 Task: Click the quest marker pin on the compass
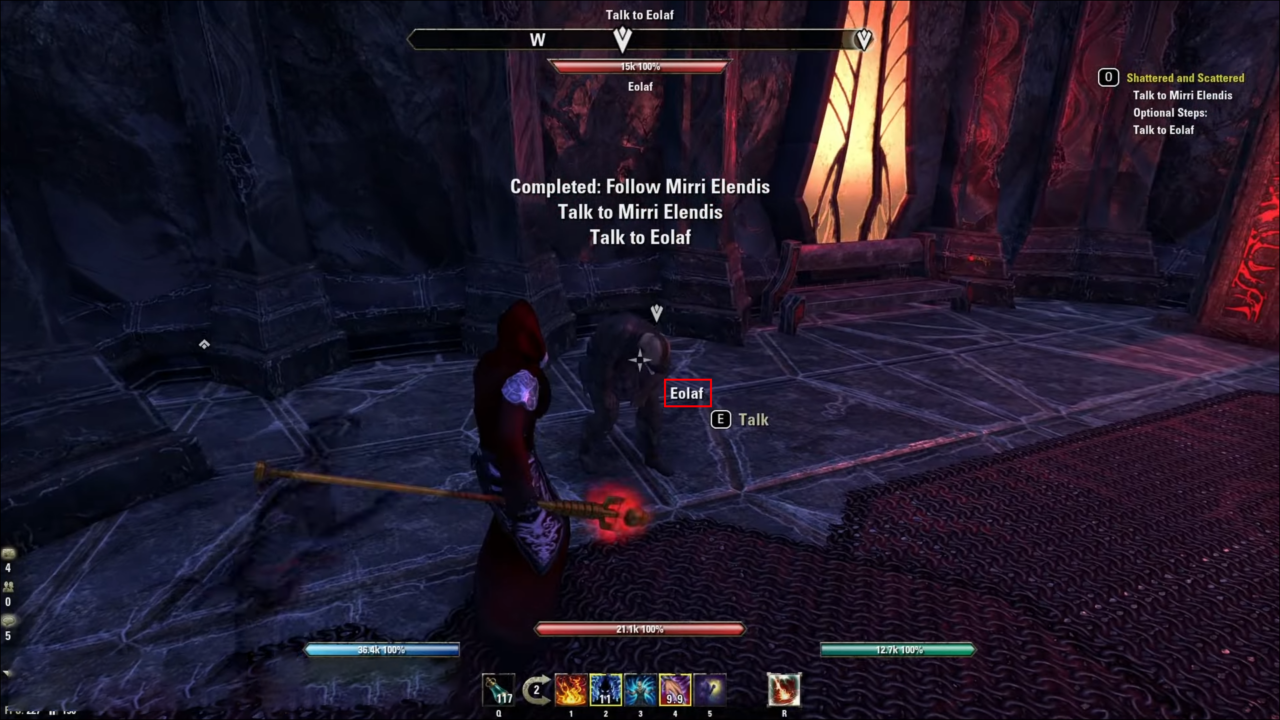pos(622,39)
